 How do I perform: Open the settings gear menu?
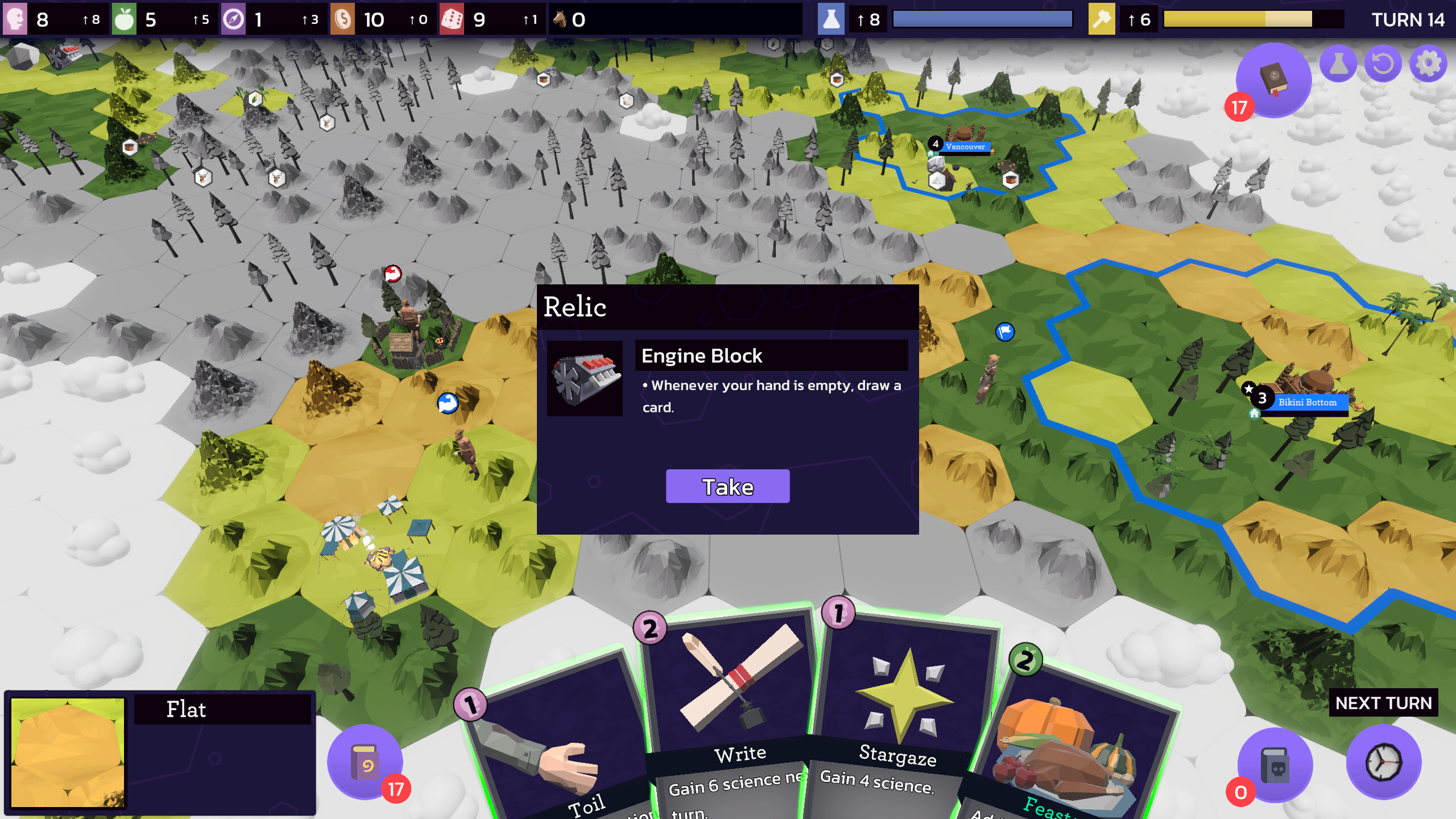[1428, 64]
